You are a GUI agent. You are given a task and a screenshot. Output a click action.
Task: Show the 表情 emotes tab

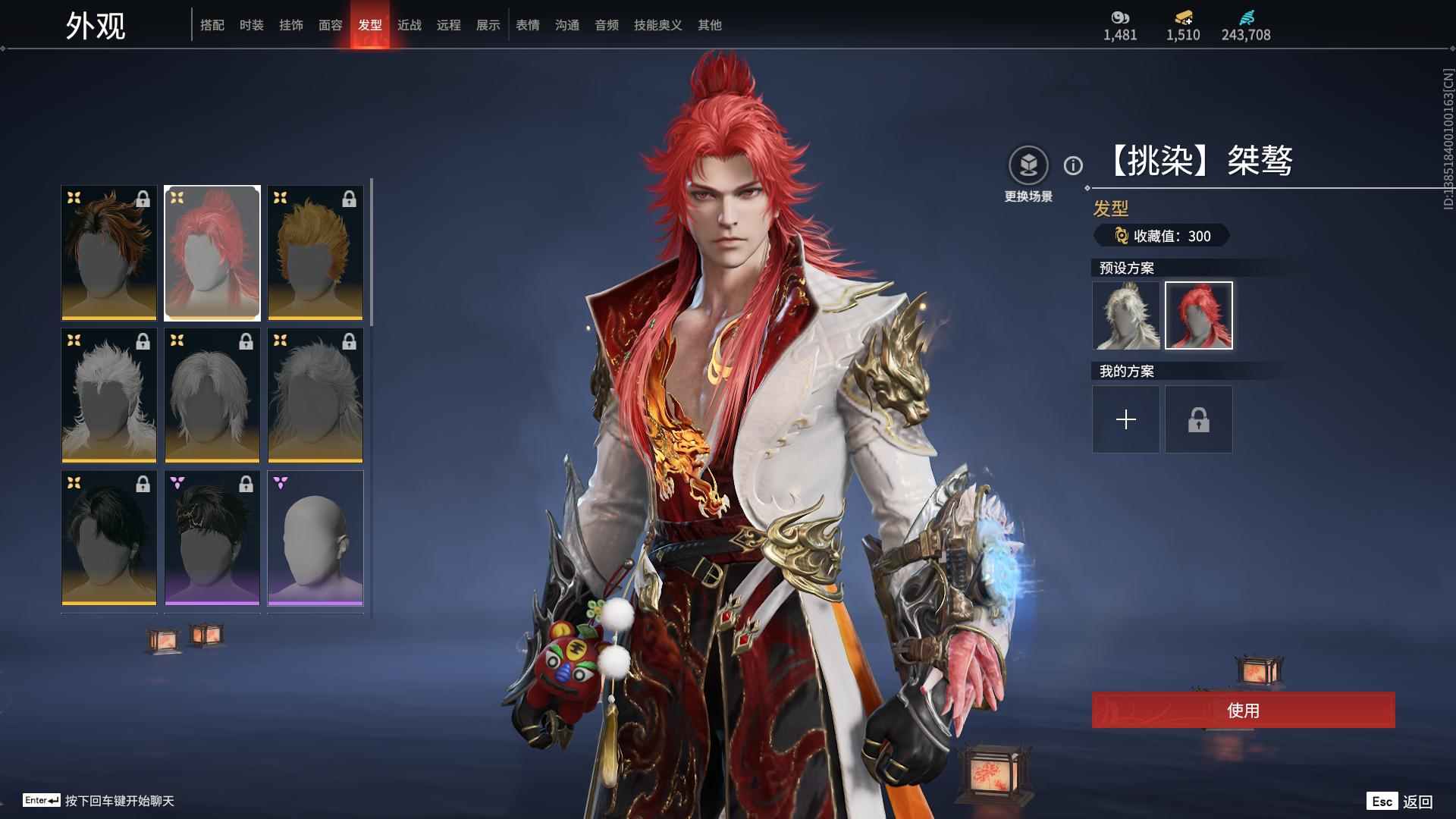tap(528, 25)
